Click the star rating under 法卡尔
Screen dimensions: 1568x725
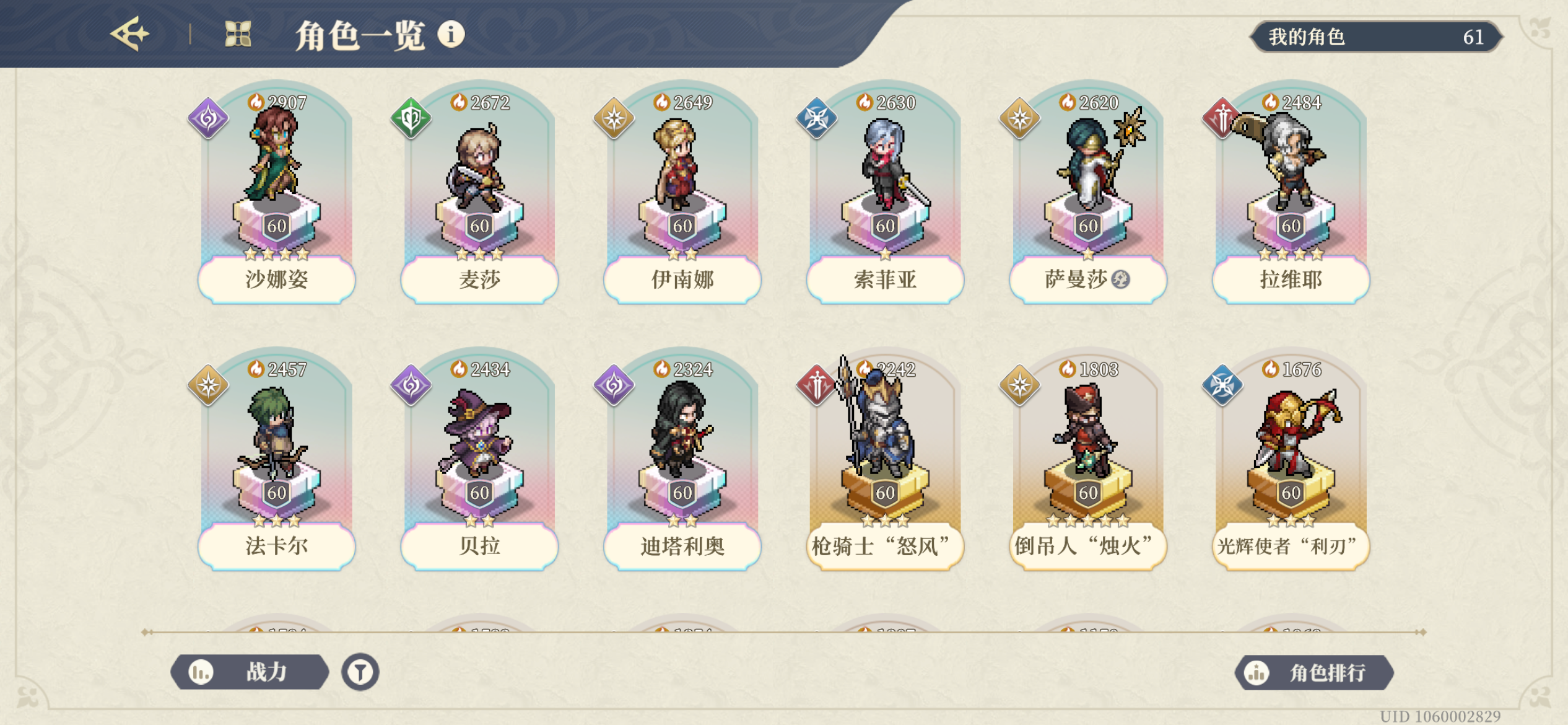(x=276, y=522)
